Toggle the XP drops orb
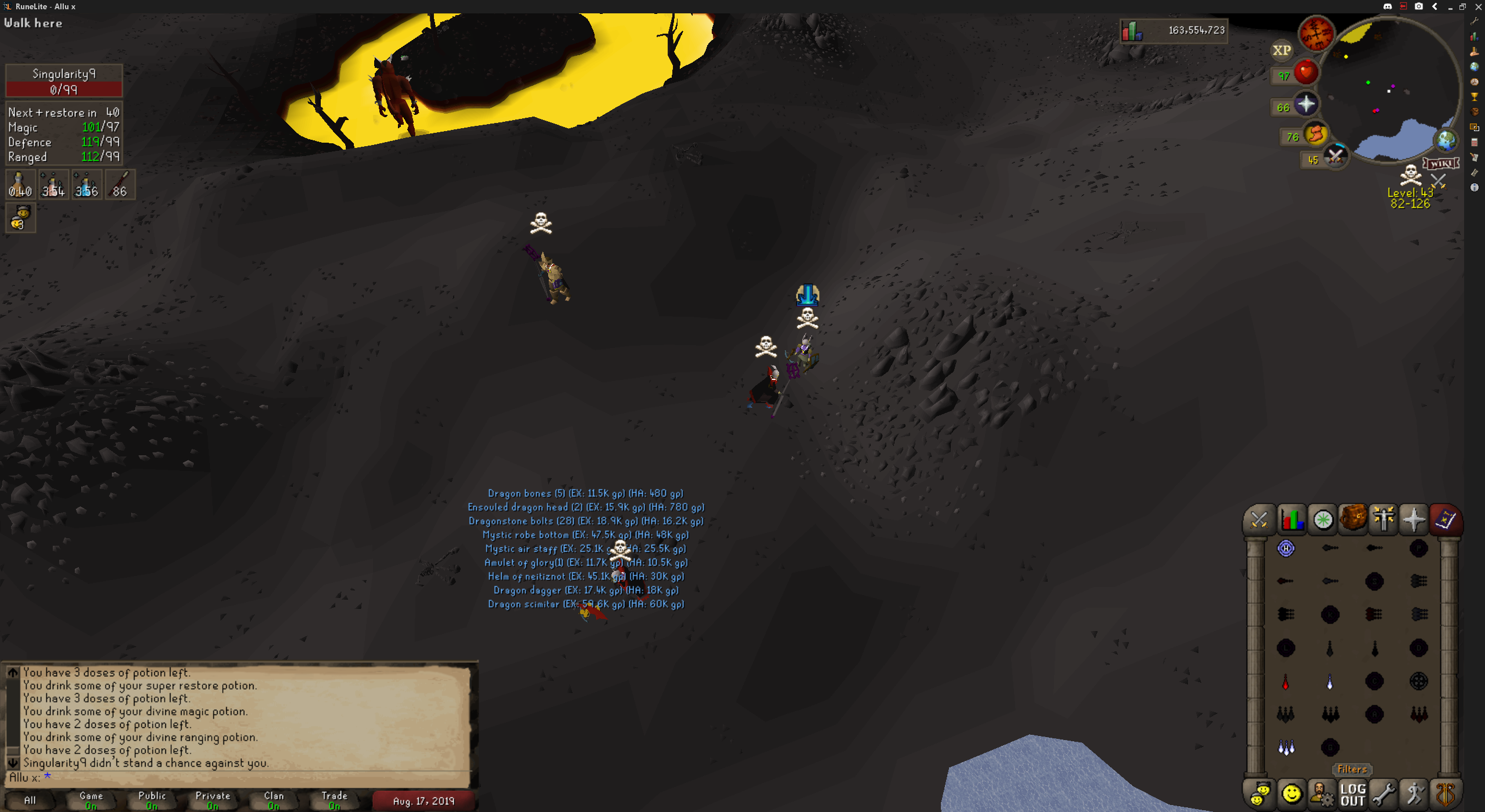 (1282, 50)
